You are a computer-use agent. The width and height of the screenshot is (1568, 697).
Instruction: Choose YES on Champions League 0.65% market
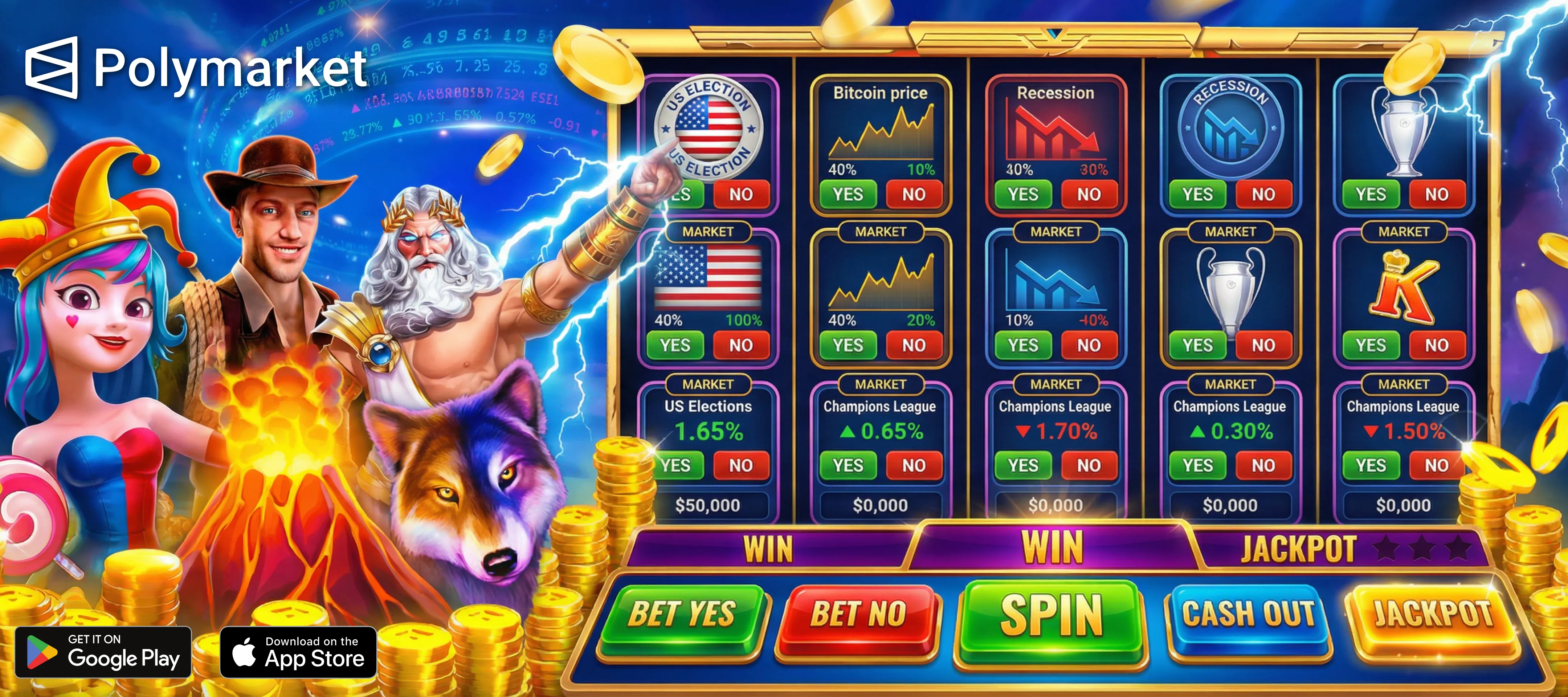(847, 466)
